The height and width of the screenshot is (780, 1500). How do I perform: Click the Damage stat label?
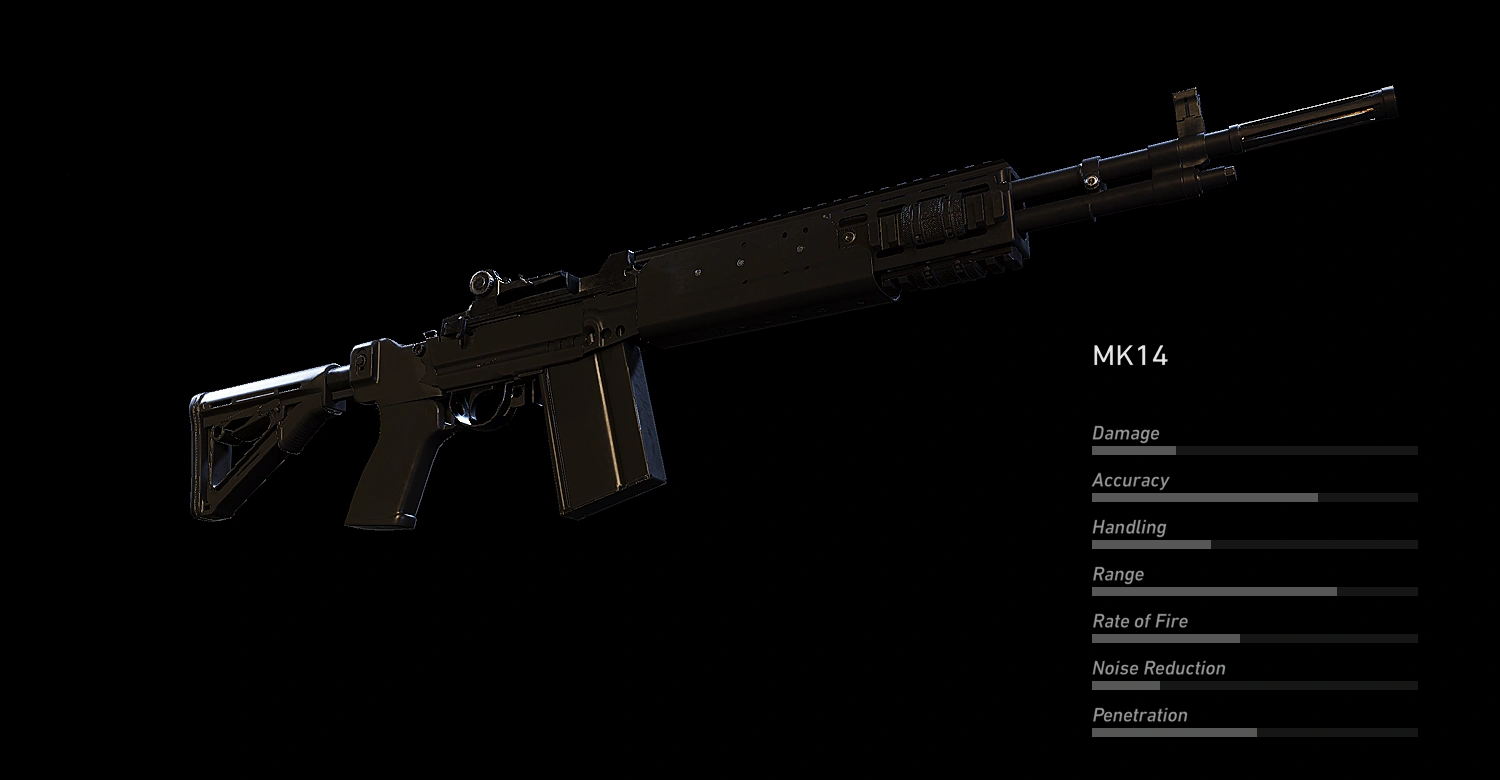(x=1127, y=433)
